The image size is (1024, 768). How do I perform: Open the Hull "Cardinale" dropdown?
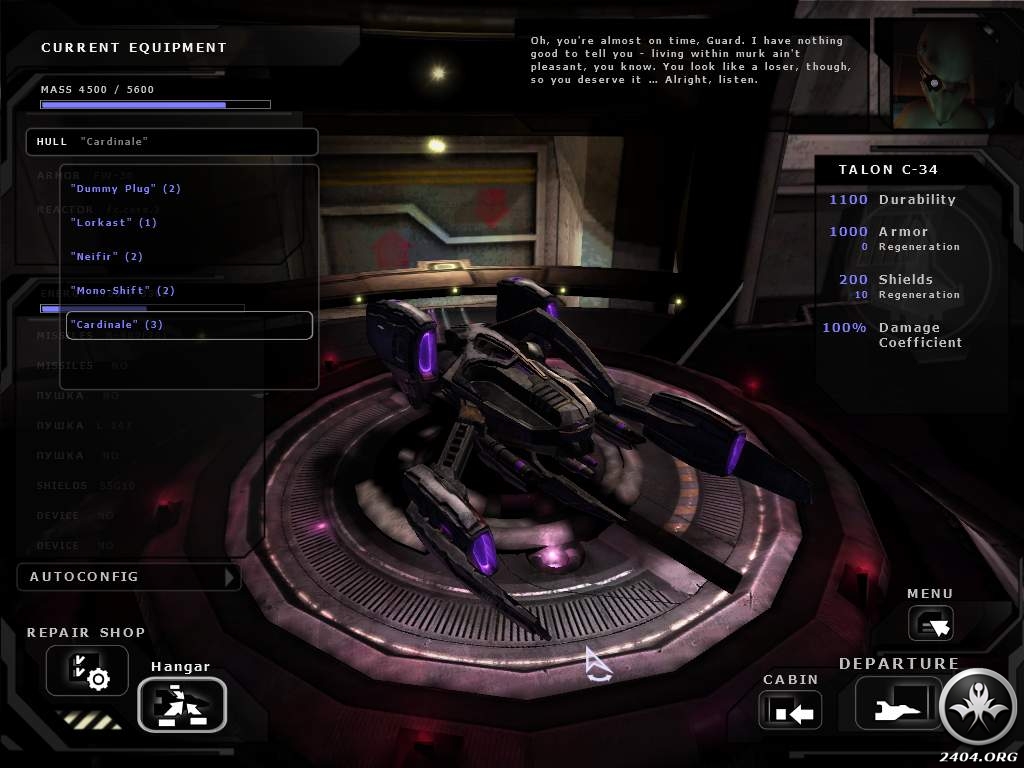click(171, 142)
